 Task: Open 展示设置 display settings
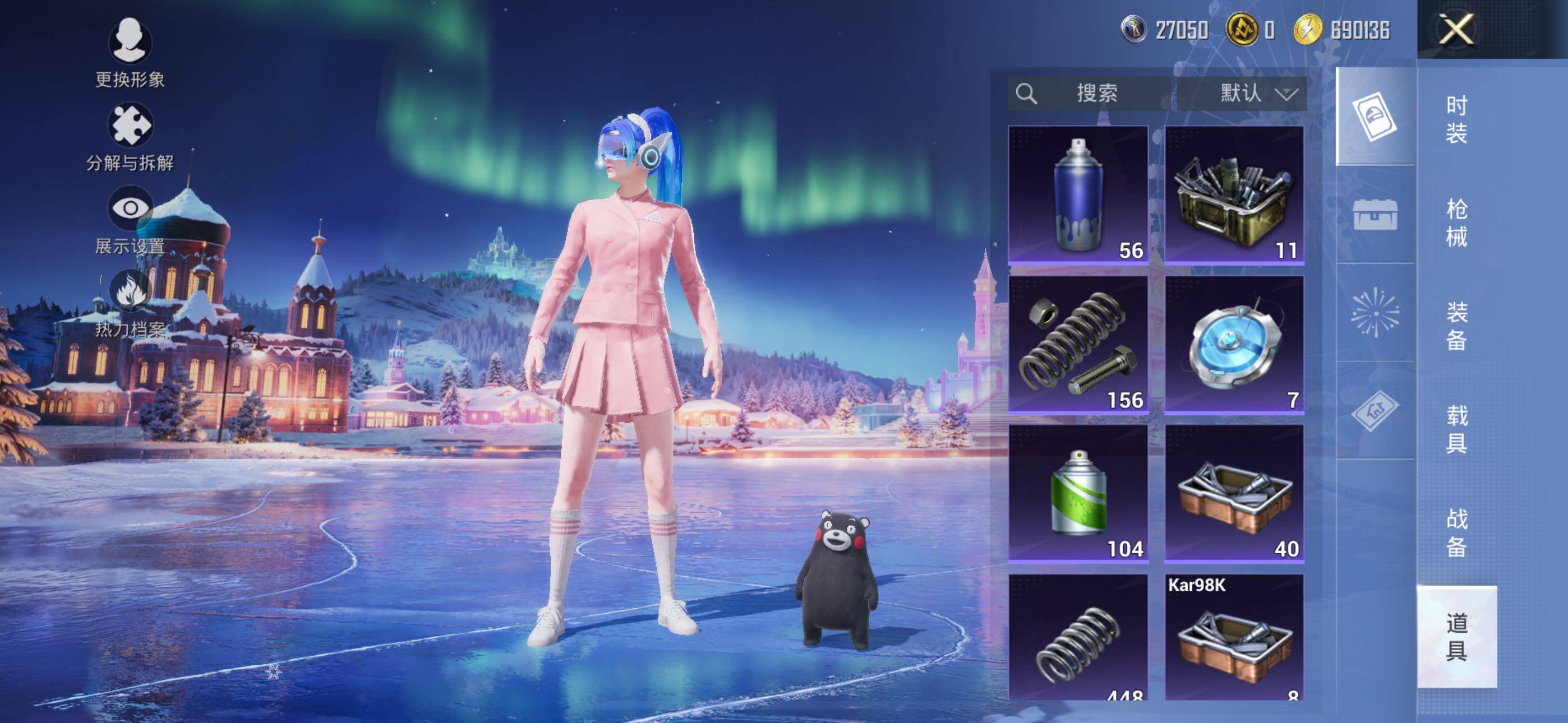130,220
